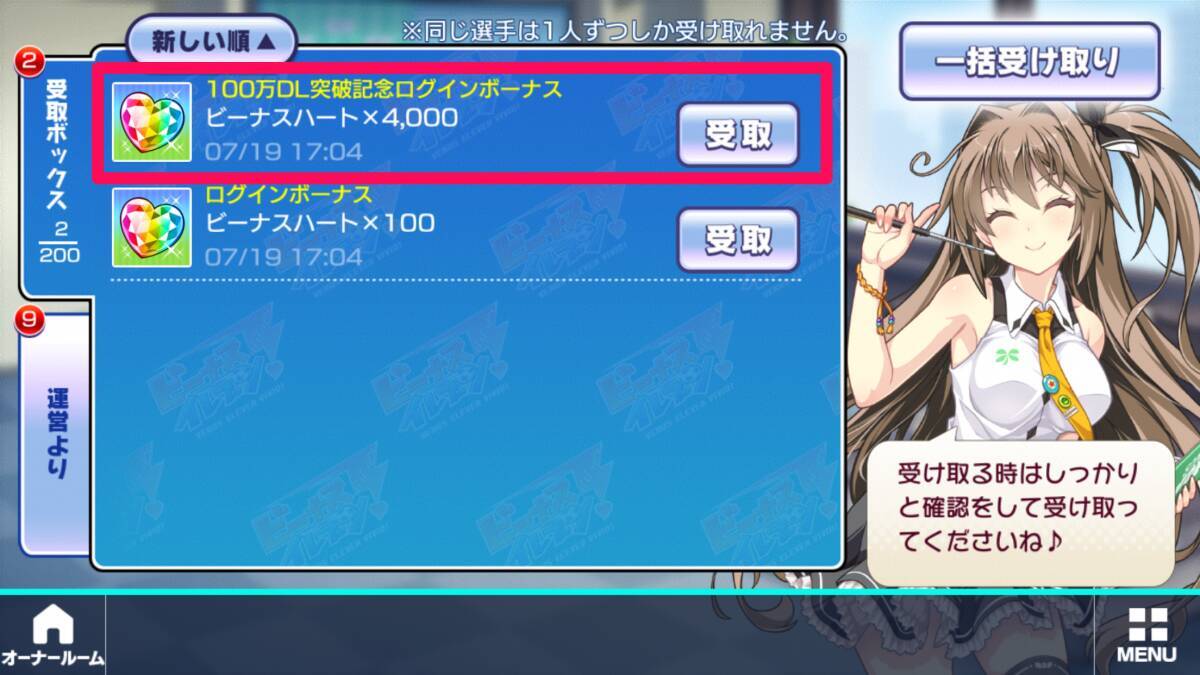This screenshot has height=675, width=1200.
Task: Toggle the 新しい順 sort order
Action: tap(211, 42)
